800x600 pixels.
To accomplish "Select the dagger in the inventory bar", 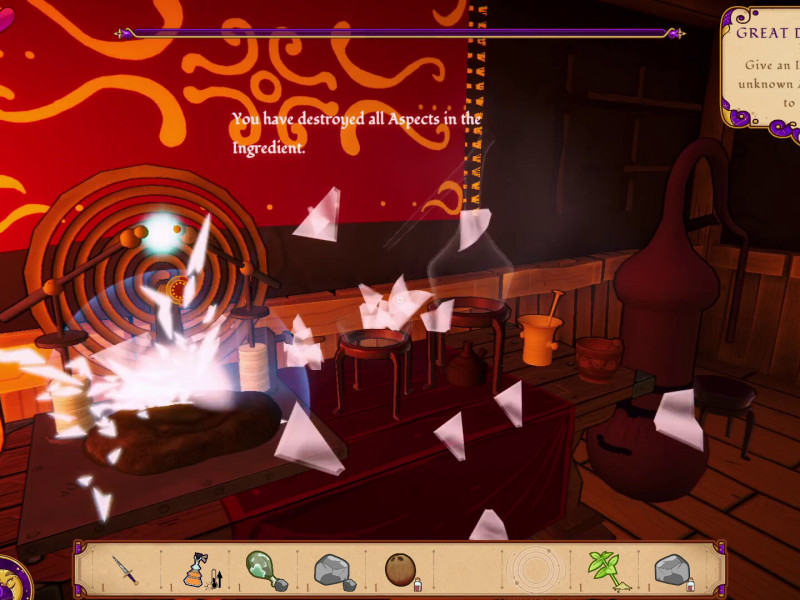I will [x=124, y=570].
